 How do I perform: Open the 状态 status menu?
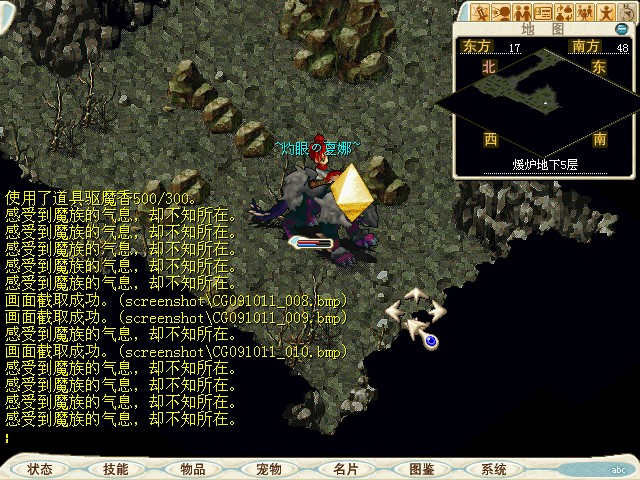(41, 468)
